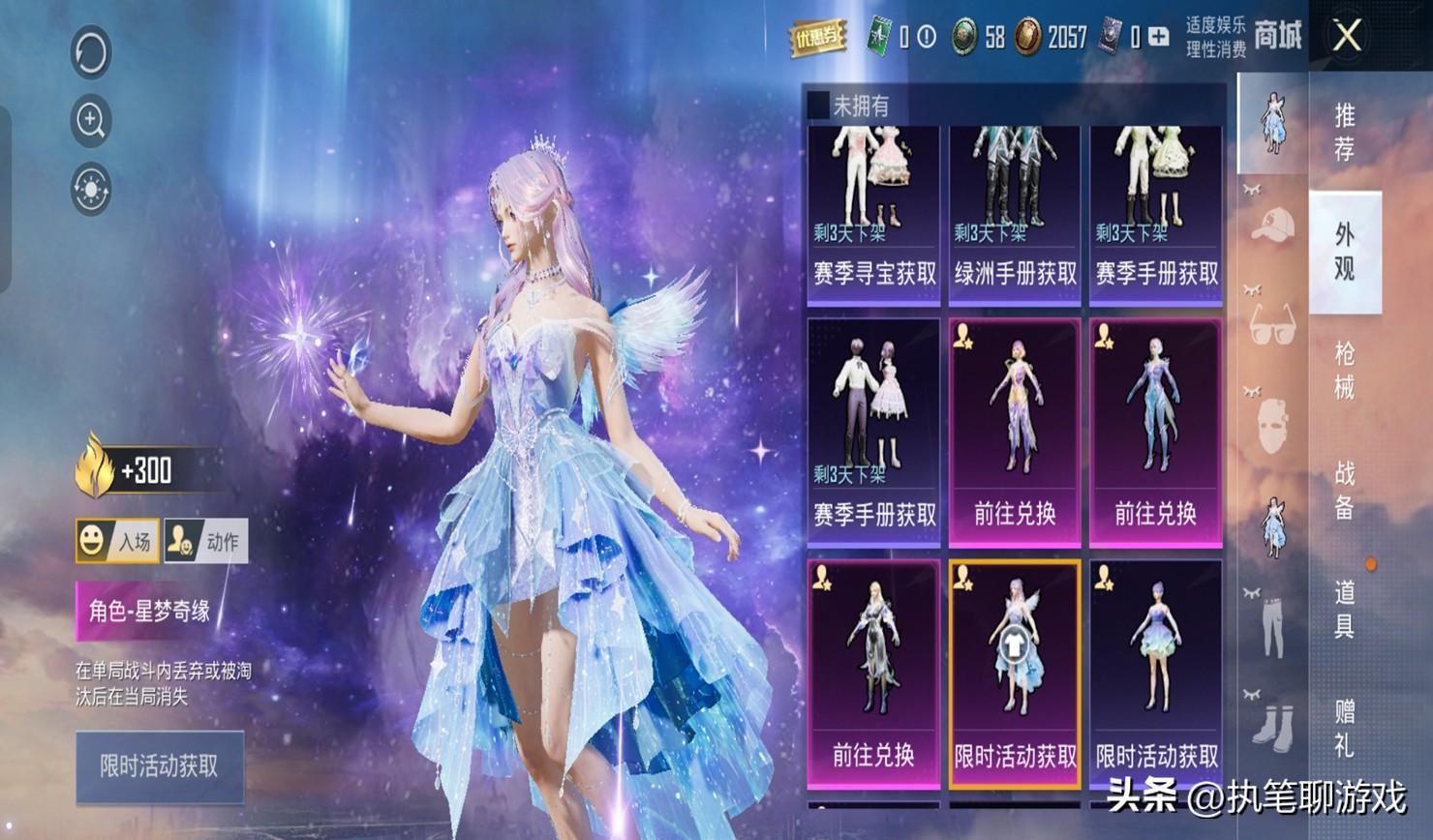Click the rotate-reset circular arrow icon
The height and width of the screenshot is (840, 1433).
91,52
